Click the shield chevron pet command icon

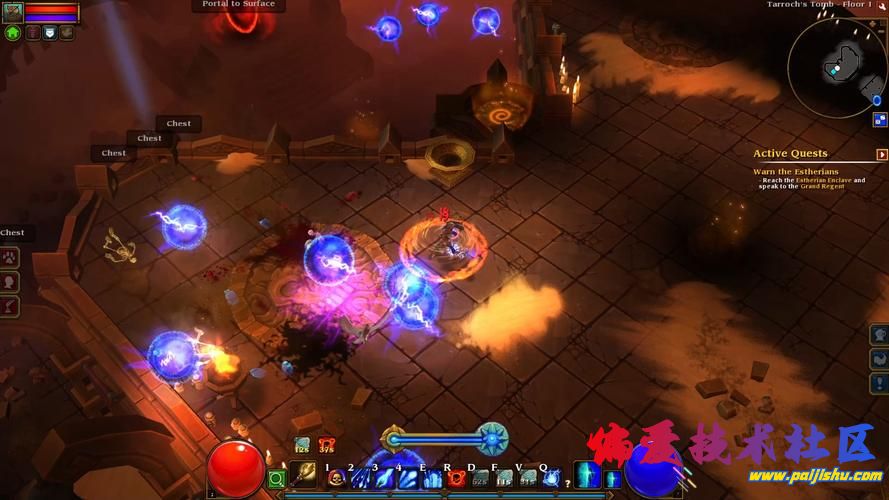pos(49,32)
